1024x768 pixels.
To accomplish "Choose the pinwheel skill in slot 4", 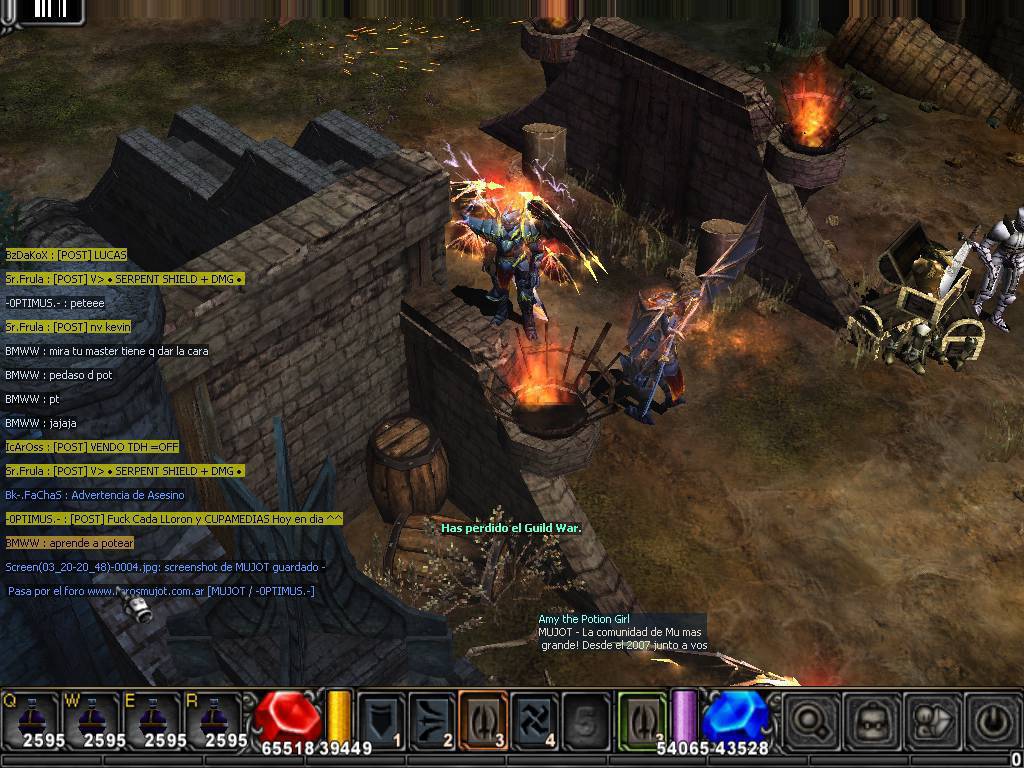I will coord(535,718).
